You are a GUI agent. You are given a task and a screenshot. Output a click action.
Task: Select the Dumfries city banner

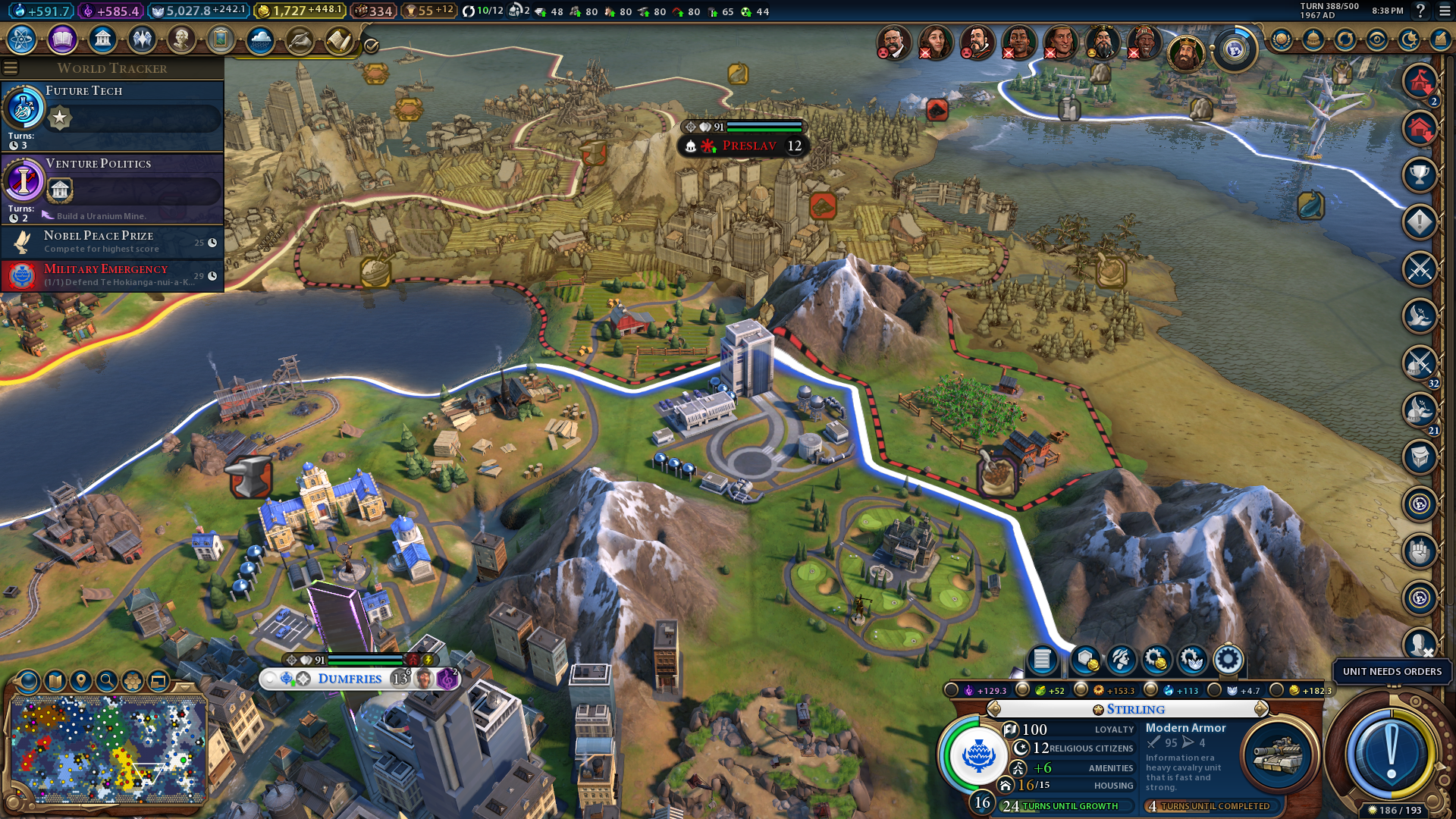(x=350, y=679)
